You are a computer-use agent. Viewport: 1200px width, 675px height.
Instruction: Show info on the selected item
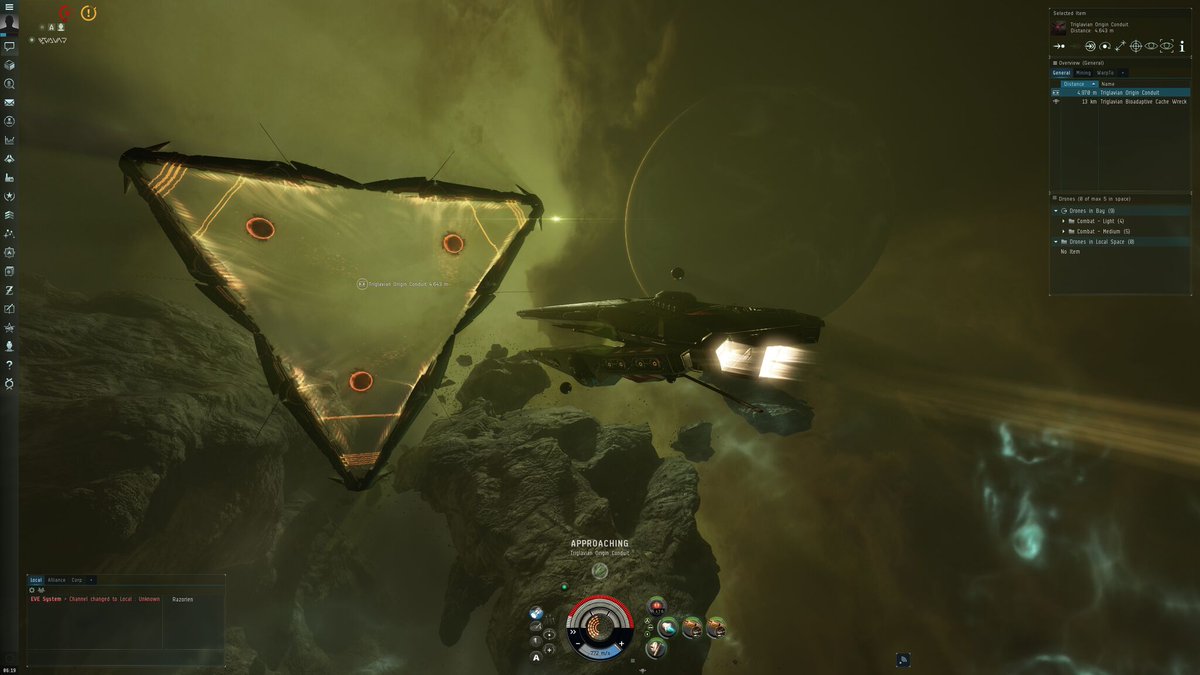pos(1181,46)
